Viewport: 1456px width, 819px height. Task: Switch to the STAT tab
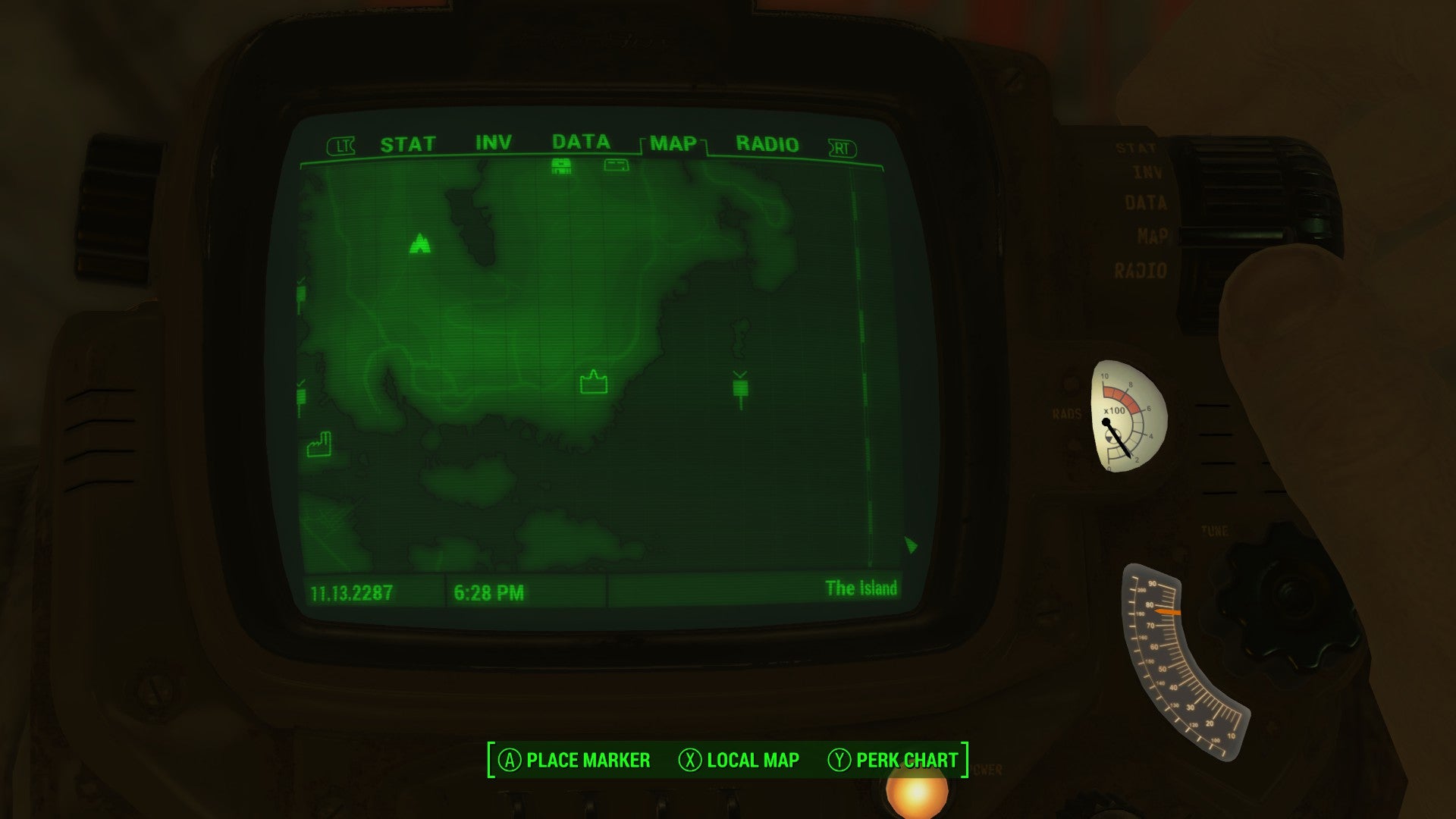pyautogui.click(x=408, y=141)
